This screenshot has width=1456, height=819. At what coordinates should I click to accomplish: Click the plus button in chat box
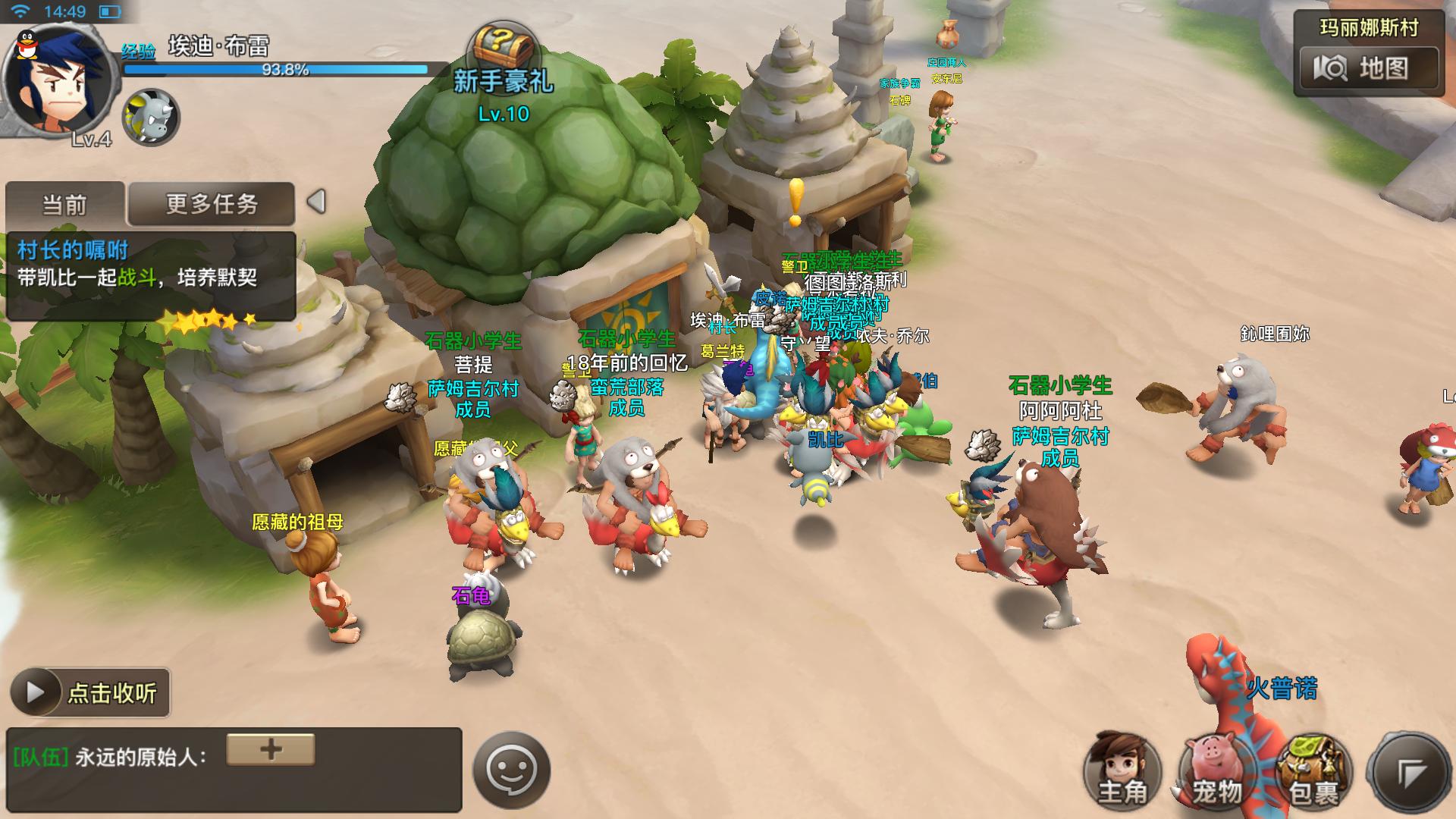271,749
